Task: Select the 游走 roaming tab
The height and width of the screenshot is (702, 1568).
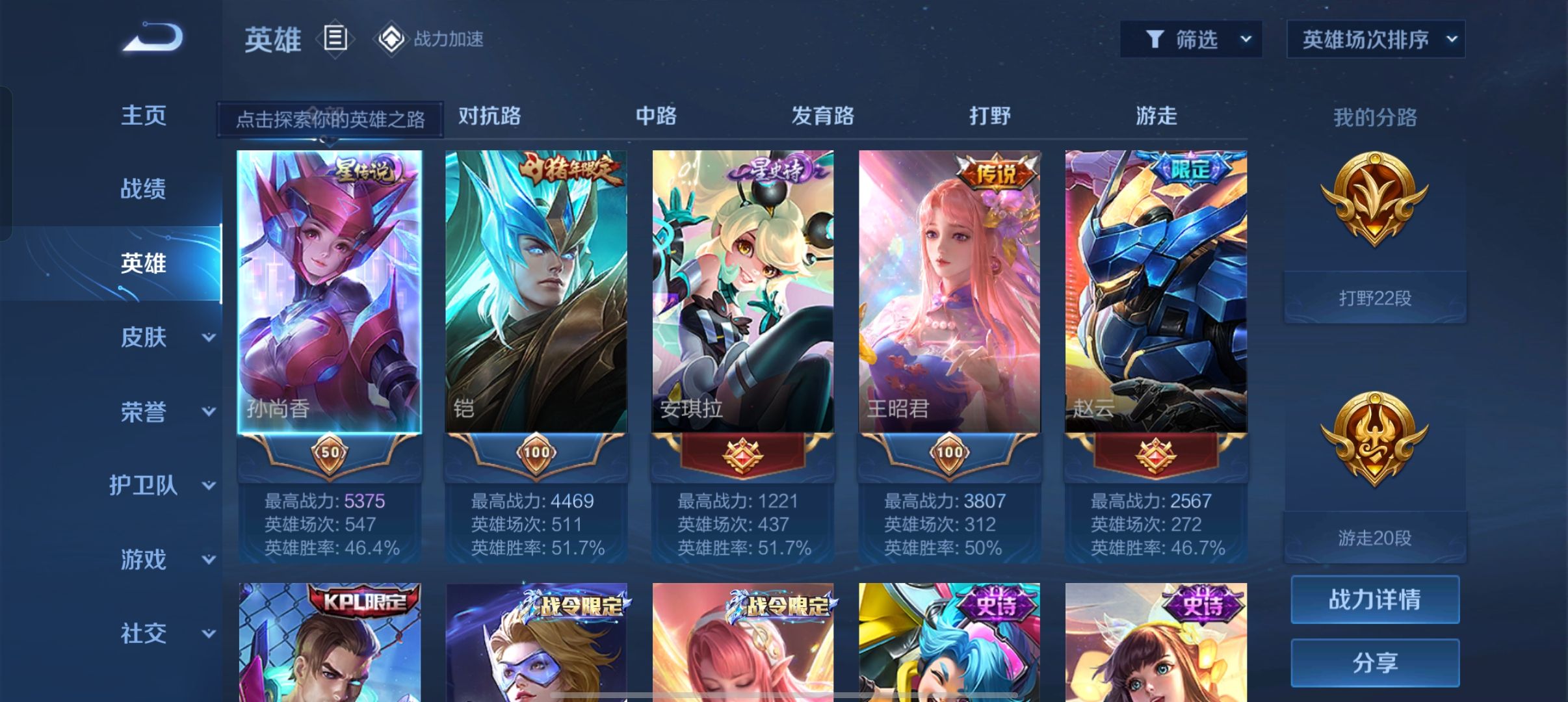Action: pos(1156,116)
